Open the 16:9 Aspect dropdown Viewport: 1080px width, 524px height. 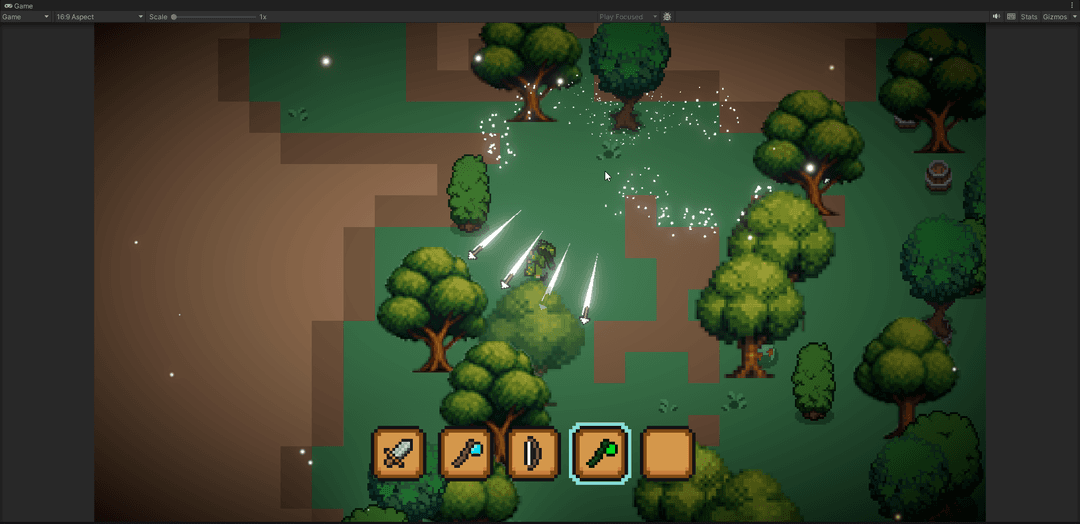pos(98,17)
